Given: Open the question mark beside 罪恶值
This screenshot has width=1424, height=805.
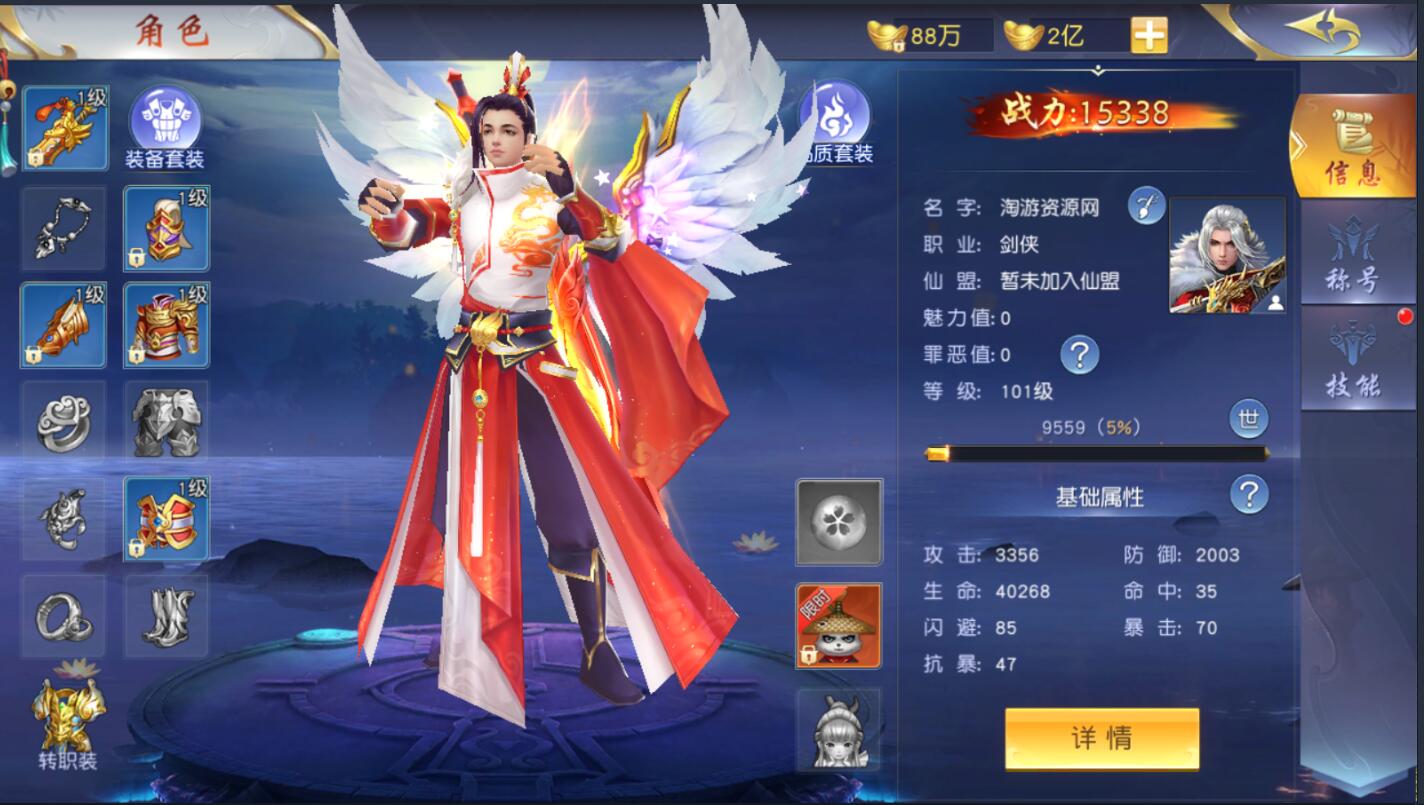Looking at the screenshot, I should tap(1079, 354).
